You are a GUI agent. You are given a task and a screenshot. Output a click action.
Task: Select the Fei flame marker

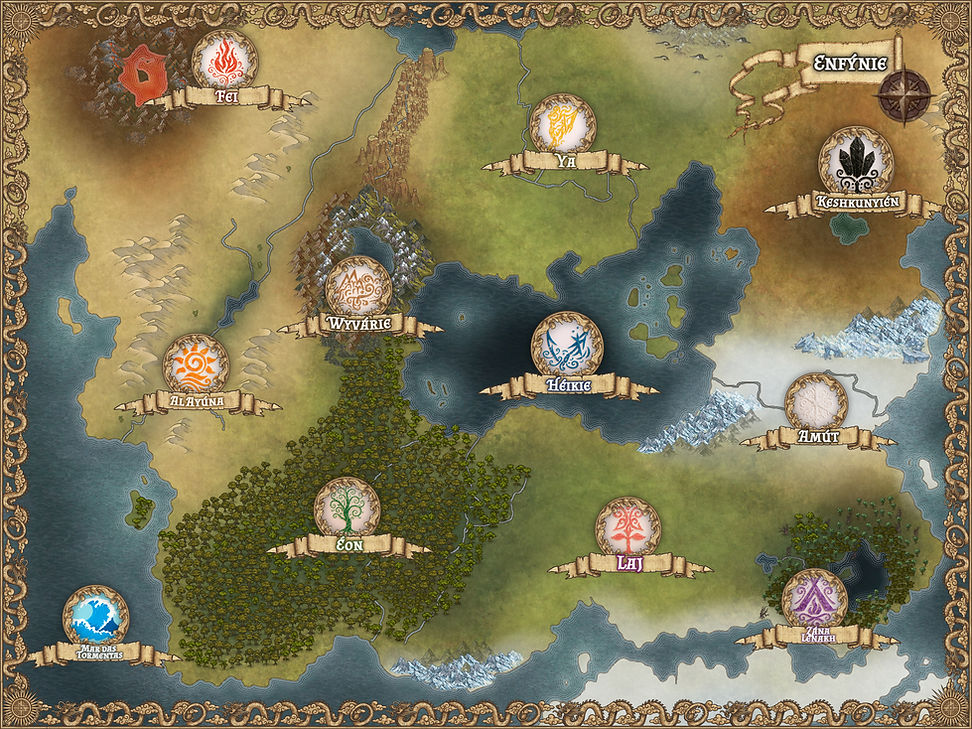[223, 61]
